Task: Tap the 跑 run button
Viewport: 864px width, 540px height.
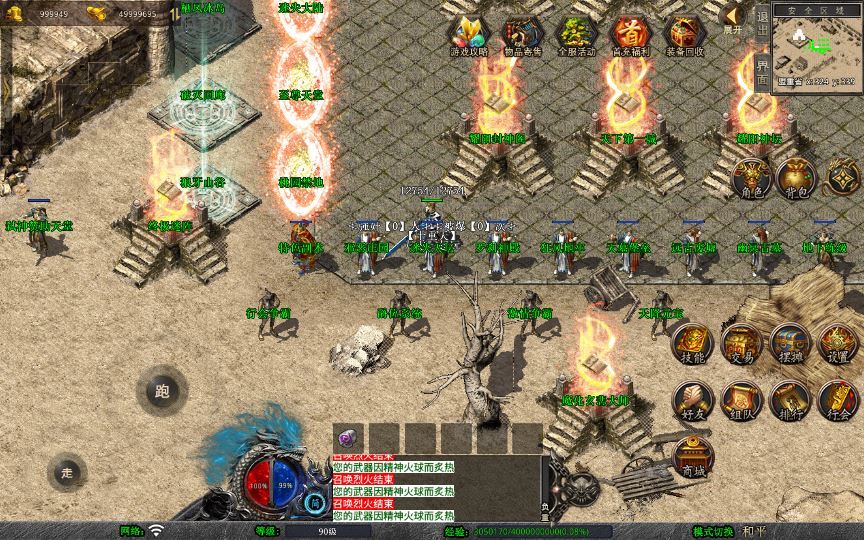Action: click(162, 391)
